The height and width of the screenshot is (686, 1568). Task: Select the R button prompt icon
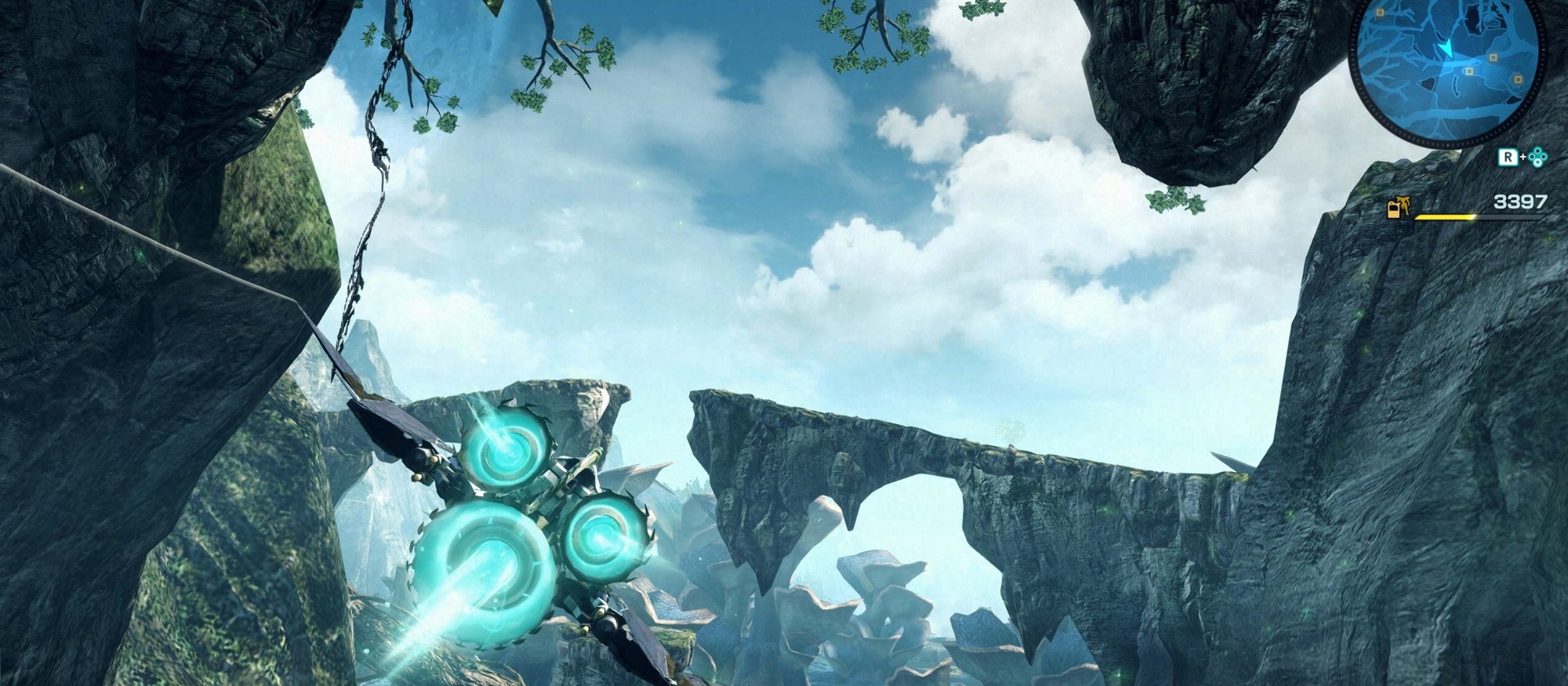click(1507, 156)
